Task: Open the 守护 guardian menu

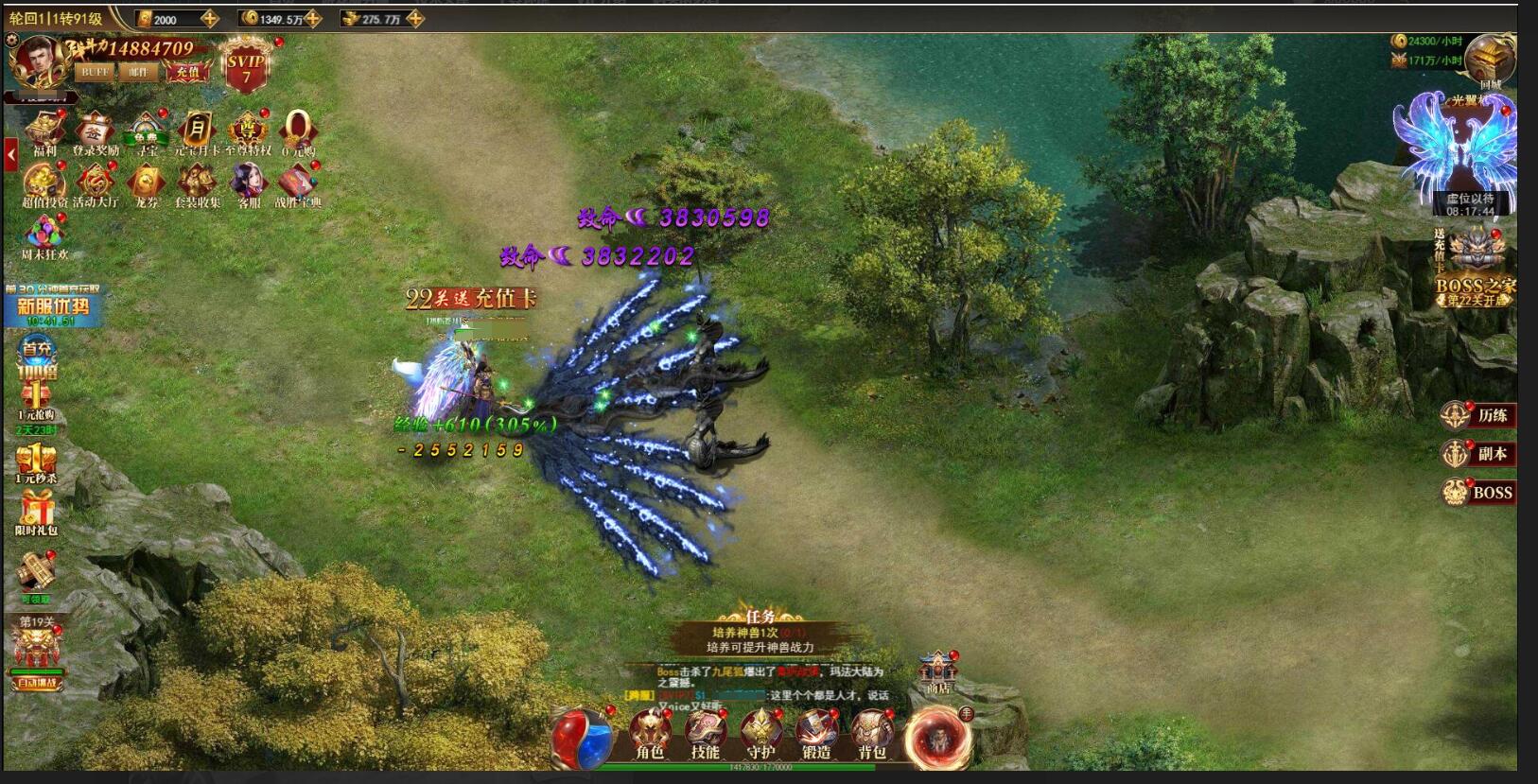Action: [760, 734]
